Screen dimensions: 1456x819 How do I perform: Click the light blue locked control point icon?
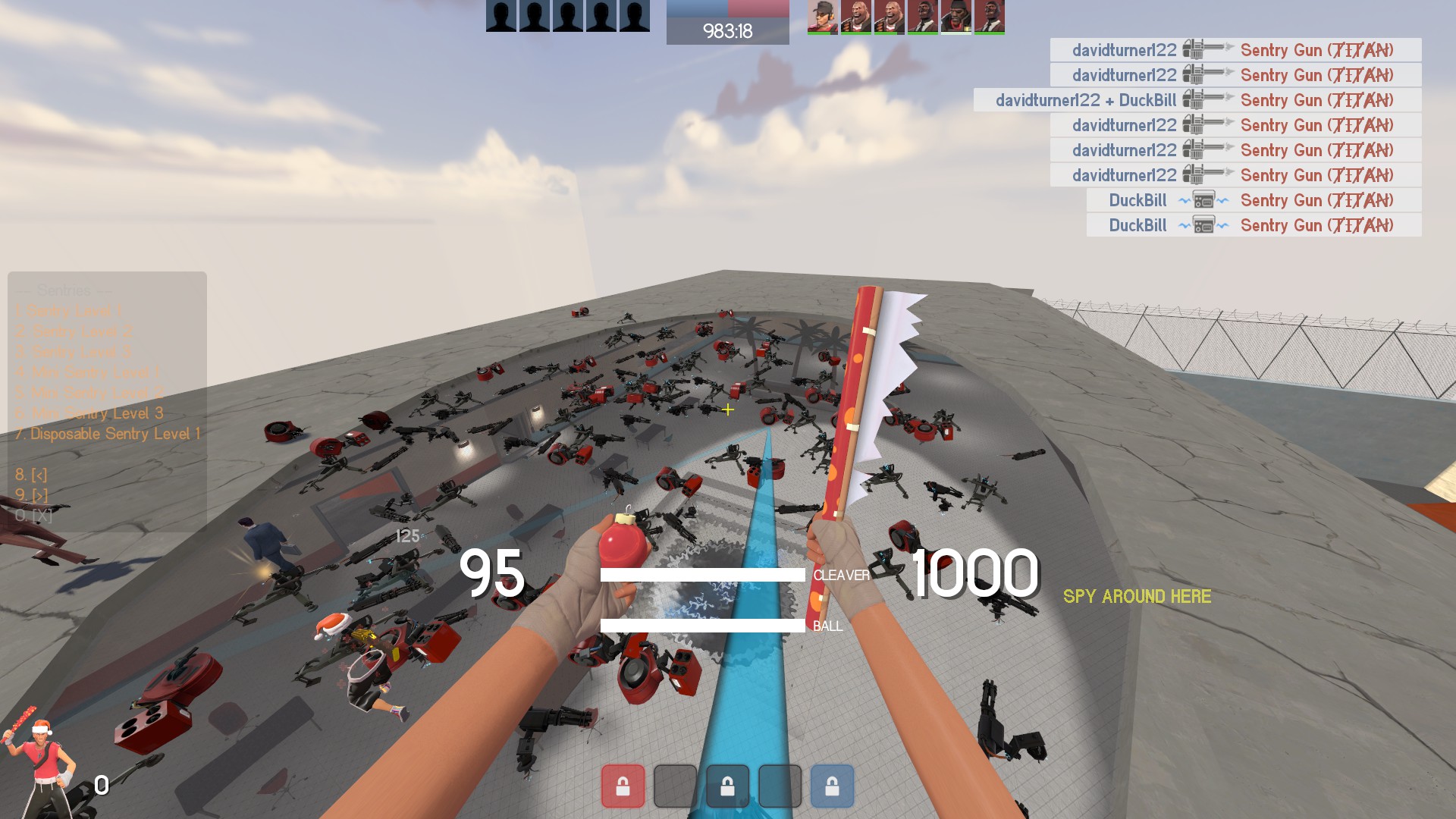(832, 786)
